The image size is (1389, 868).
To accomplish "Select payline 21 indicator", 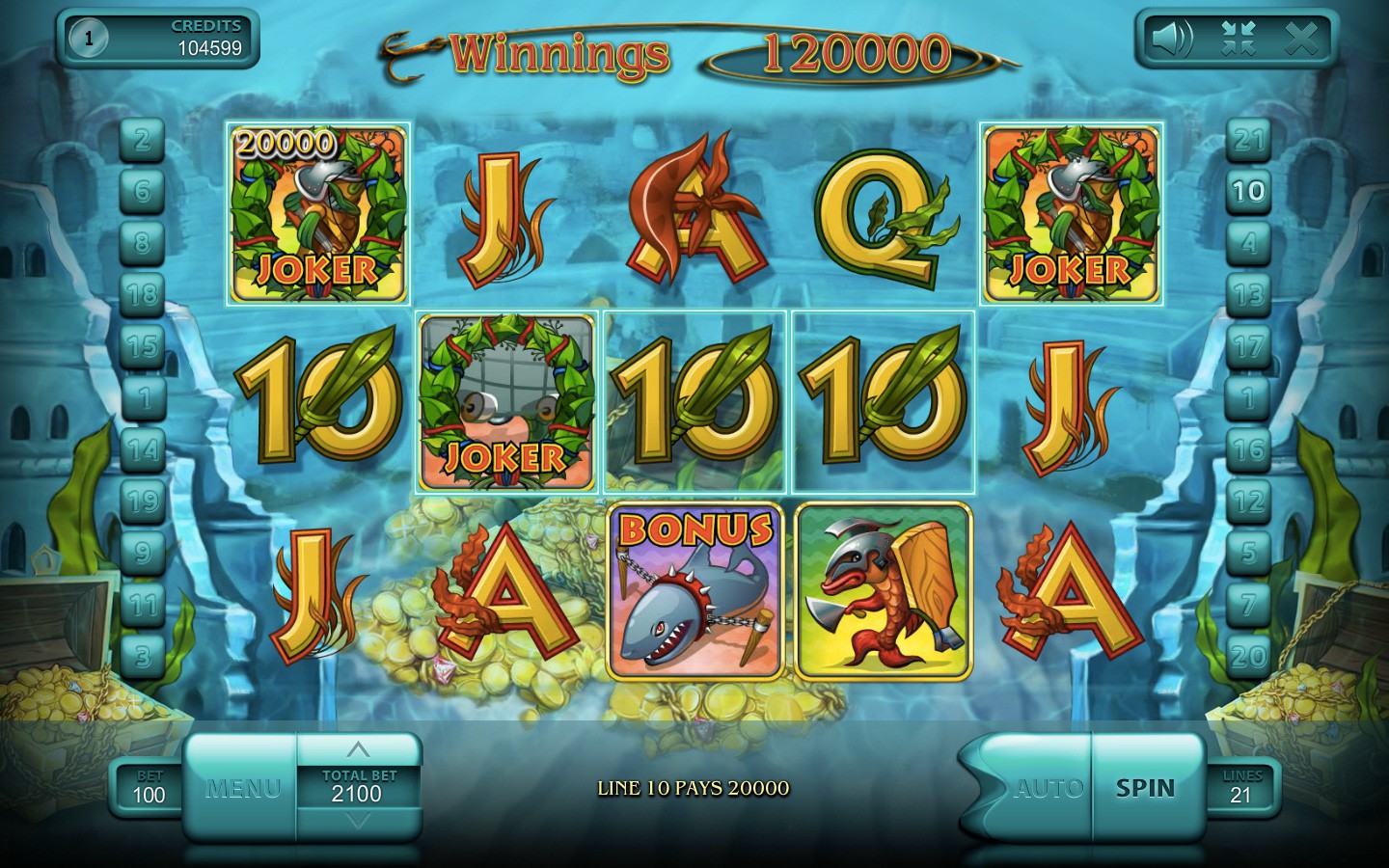I will 1248,140.
